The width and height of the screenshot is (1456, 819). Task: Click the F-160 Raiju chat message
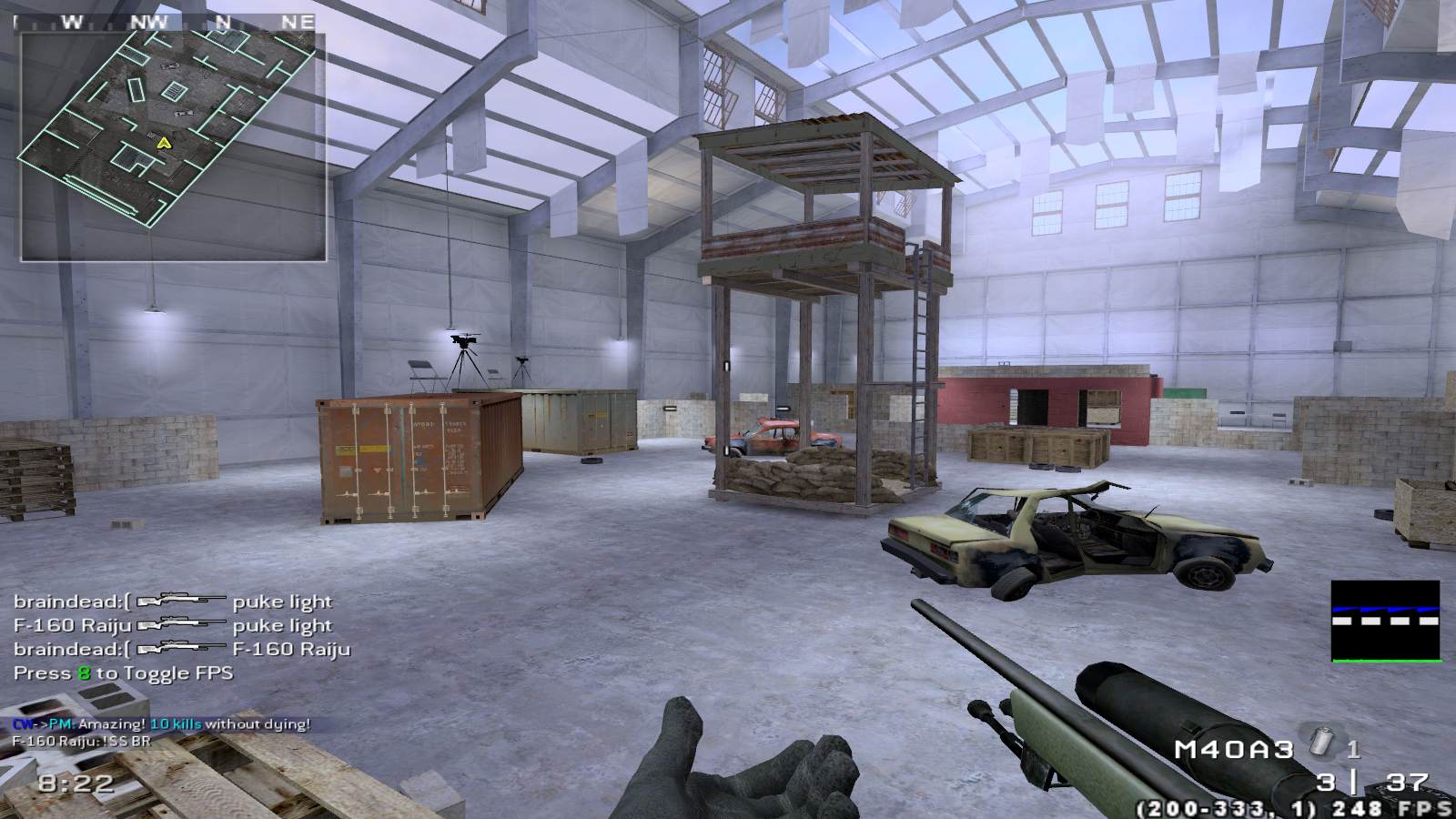pyautogui.click(x=82, y=741)
